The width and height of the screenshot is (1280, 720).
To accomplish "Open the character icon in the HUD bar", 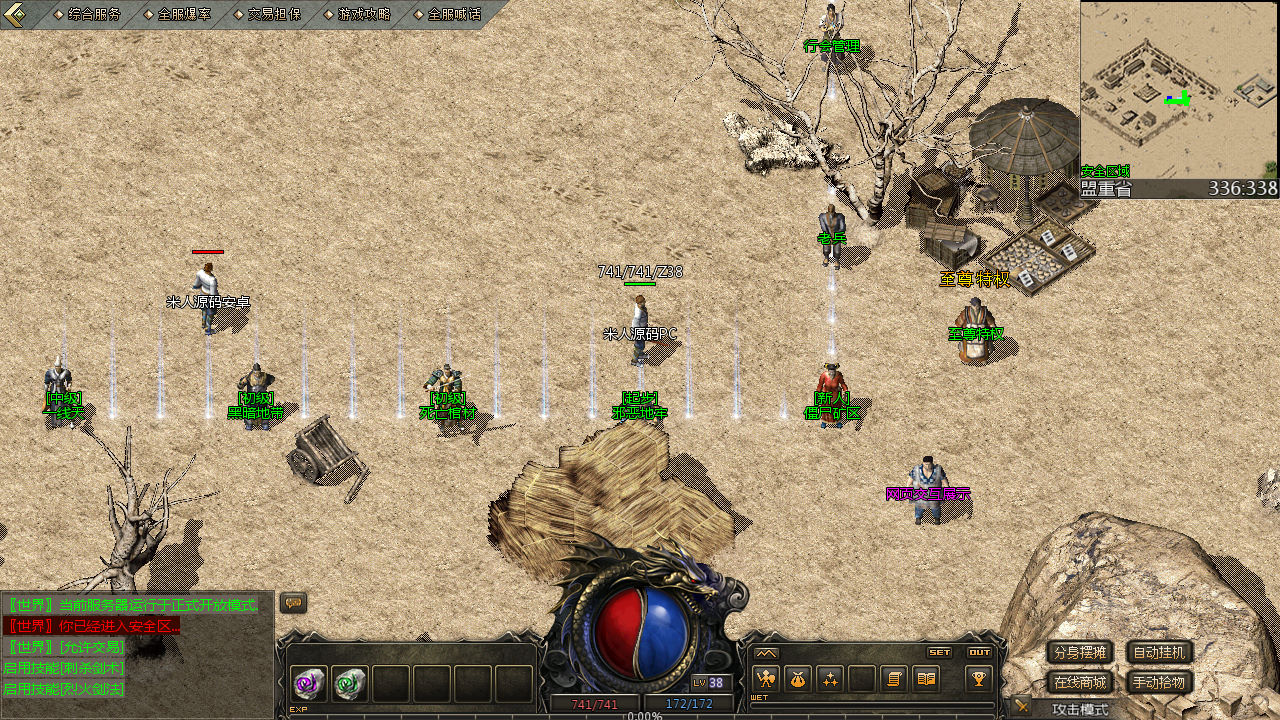I will (765, 679).
